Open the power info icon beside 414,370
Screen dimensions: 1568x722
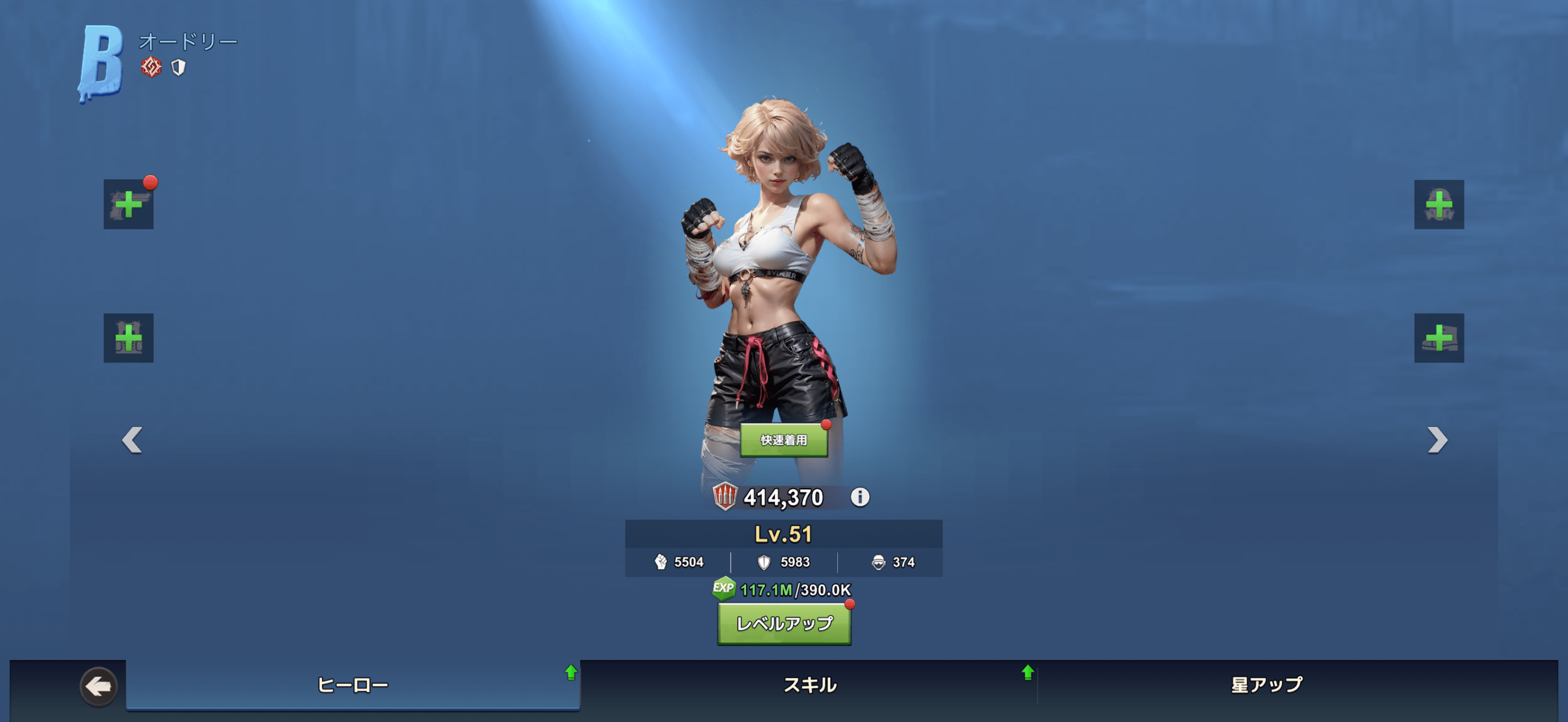click(860, 497)
